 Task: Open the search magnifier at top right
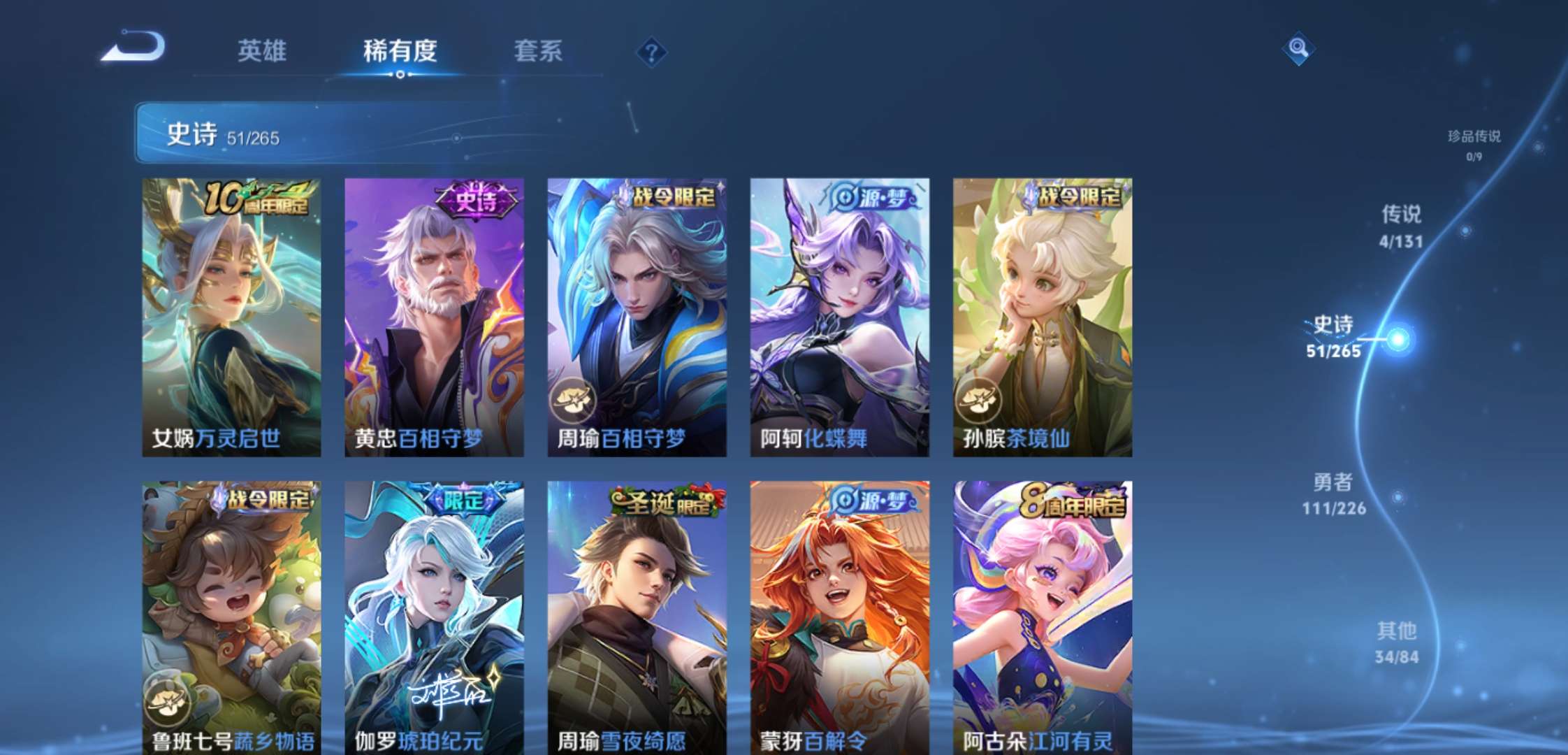coord(1298,48)
